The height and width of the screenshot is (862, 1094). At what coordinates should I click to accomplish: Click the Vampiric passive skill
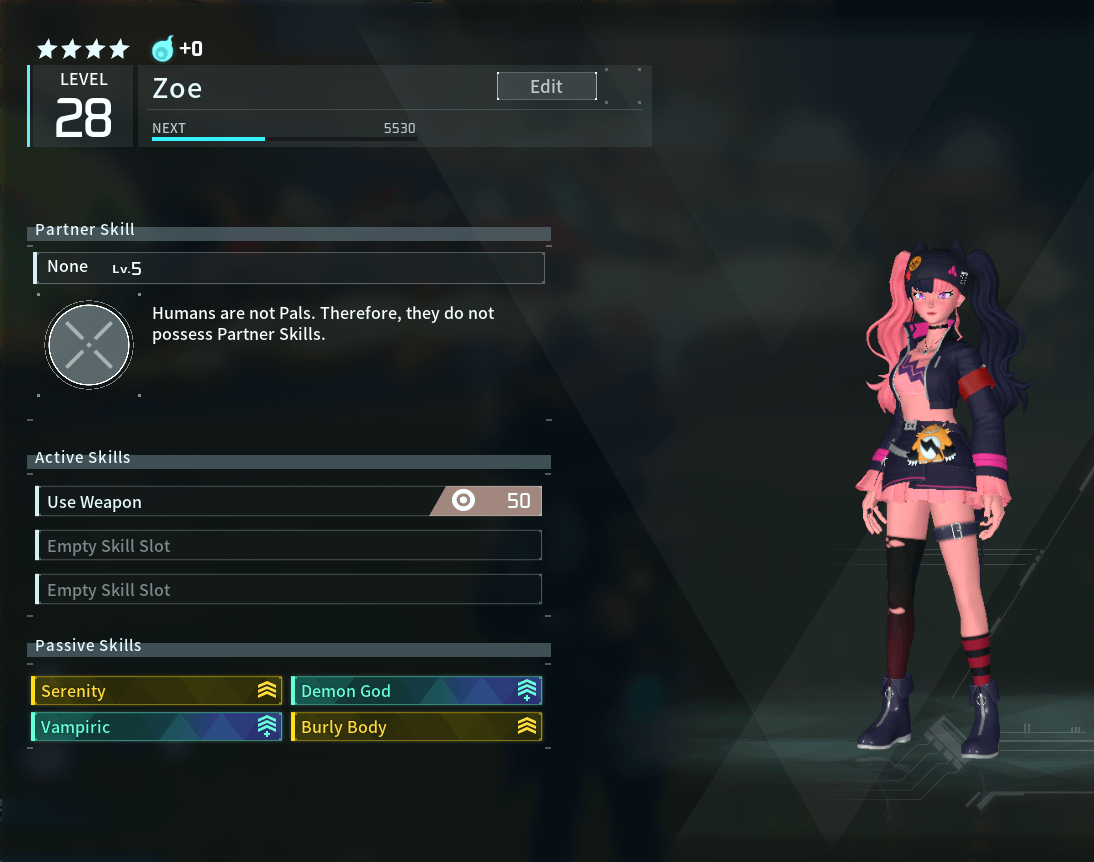157,727
